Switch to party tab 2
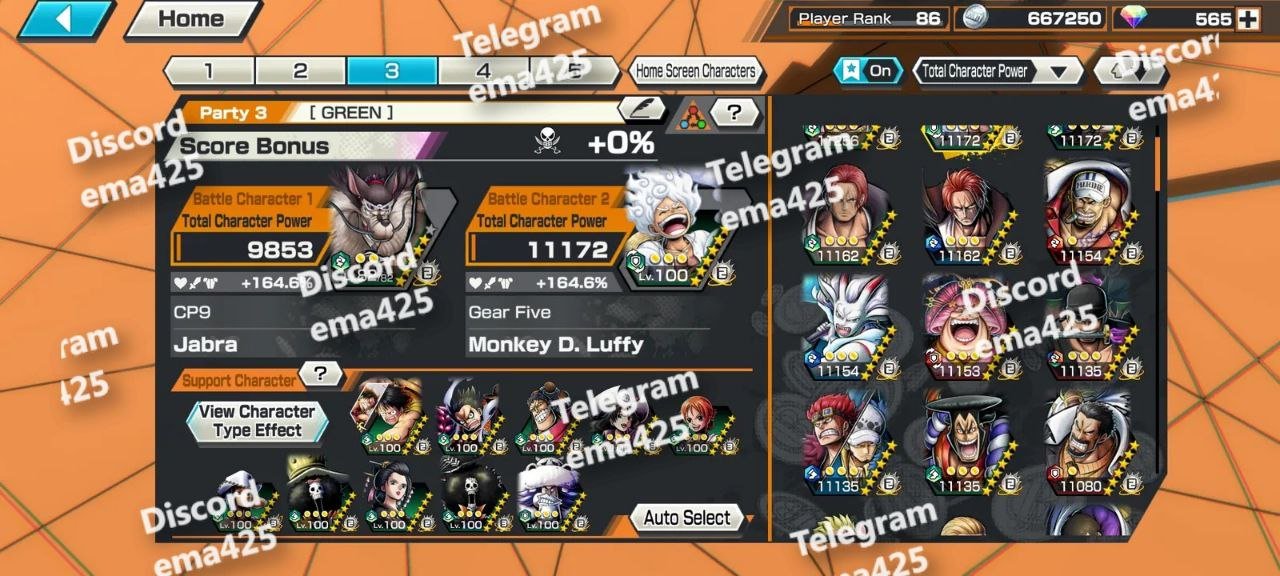This screenshot has width=1280, height=576. (x=300, y=71)
